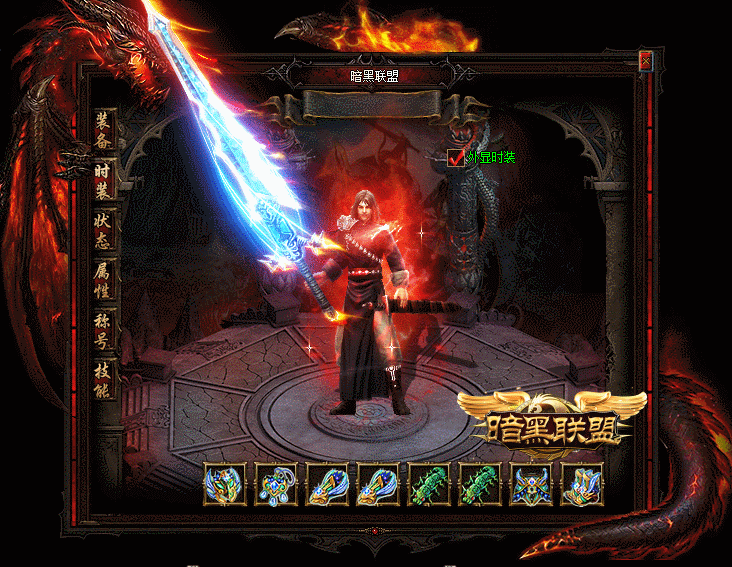Toggle the 外显时装 show-fashion checkbox
Screen dimensions: 732x567
(457, 157)
